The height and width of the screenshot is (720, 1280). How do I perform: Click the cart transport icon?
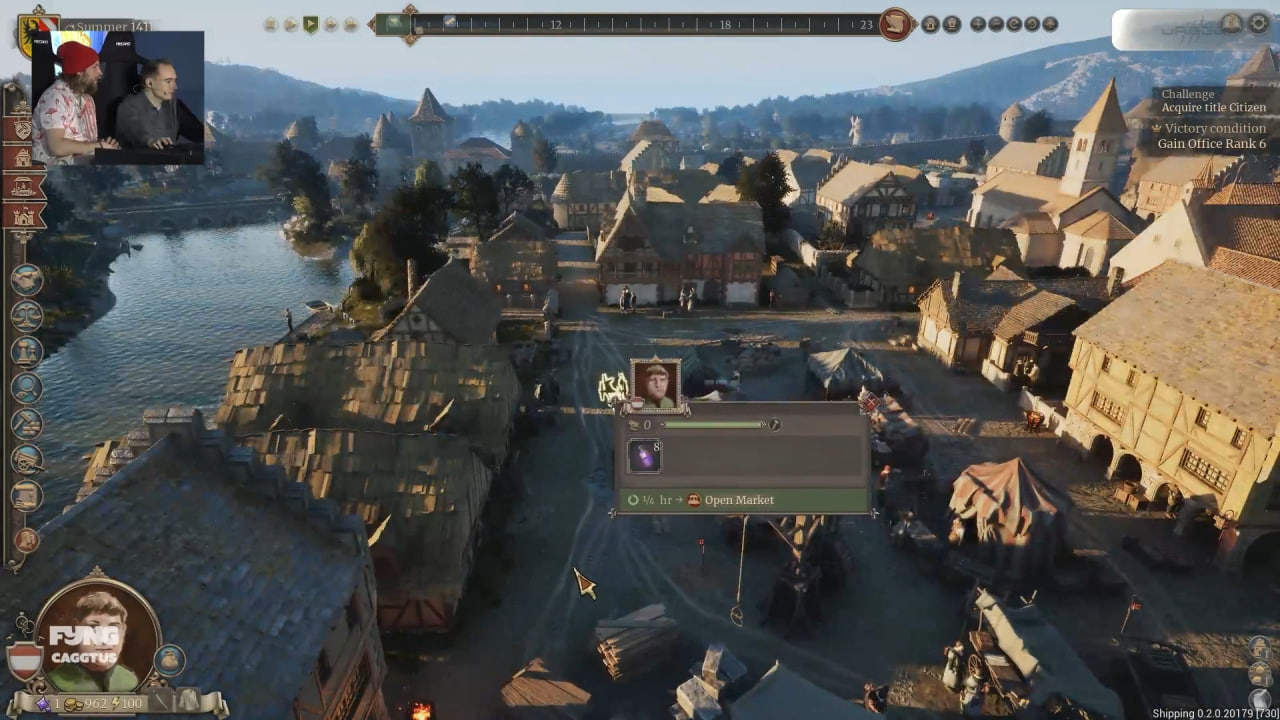pyautogui.click(x=26, y=460)
